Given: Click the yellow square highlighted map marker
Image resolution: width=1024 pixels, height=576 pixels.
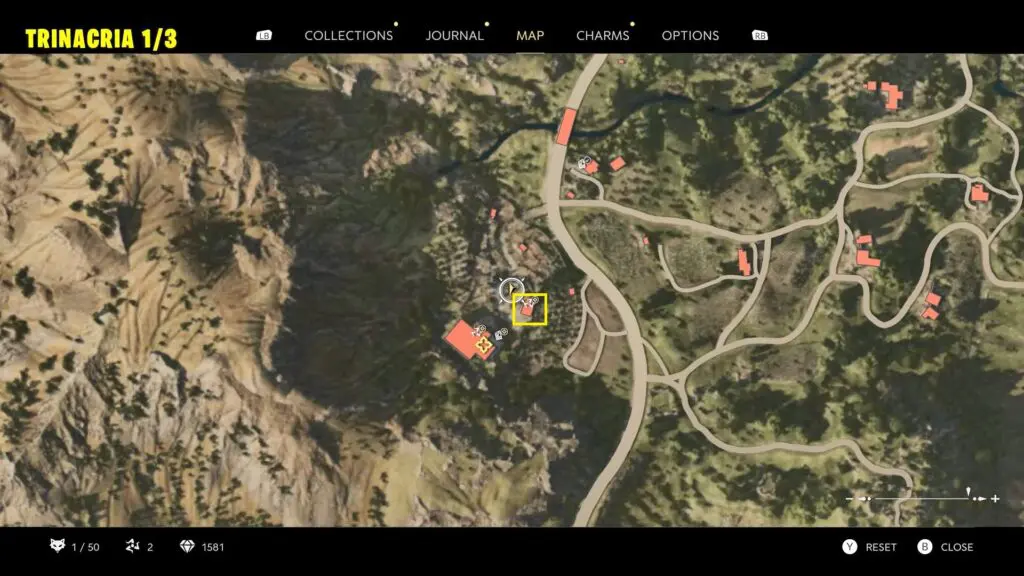Looking at the screenshot, I should coord(529,309).
